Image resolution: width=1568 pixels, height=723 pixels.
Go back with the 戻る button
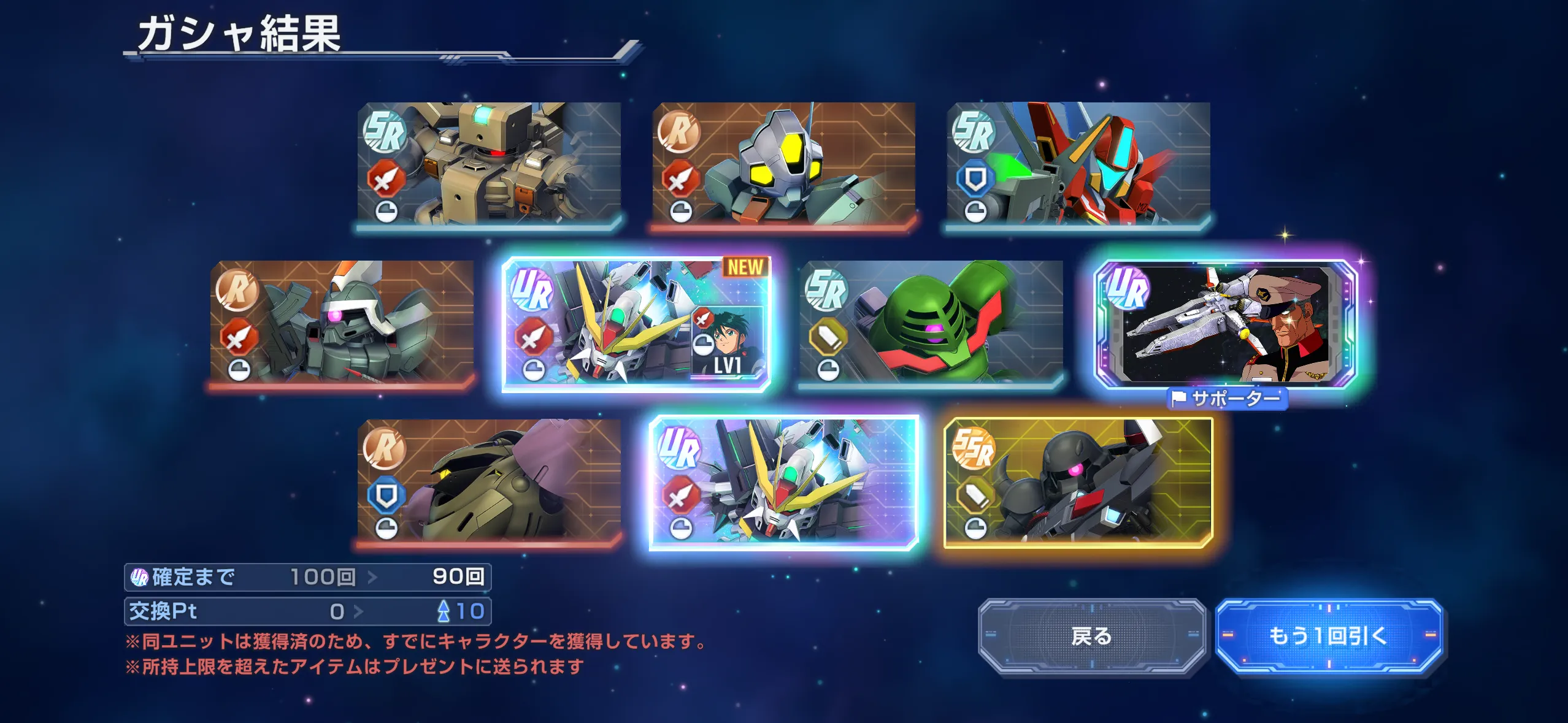coord(1091,637)
